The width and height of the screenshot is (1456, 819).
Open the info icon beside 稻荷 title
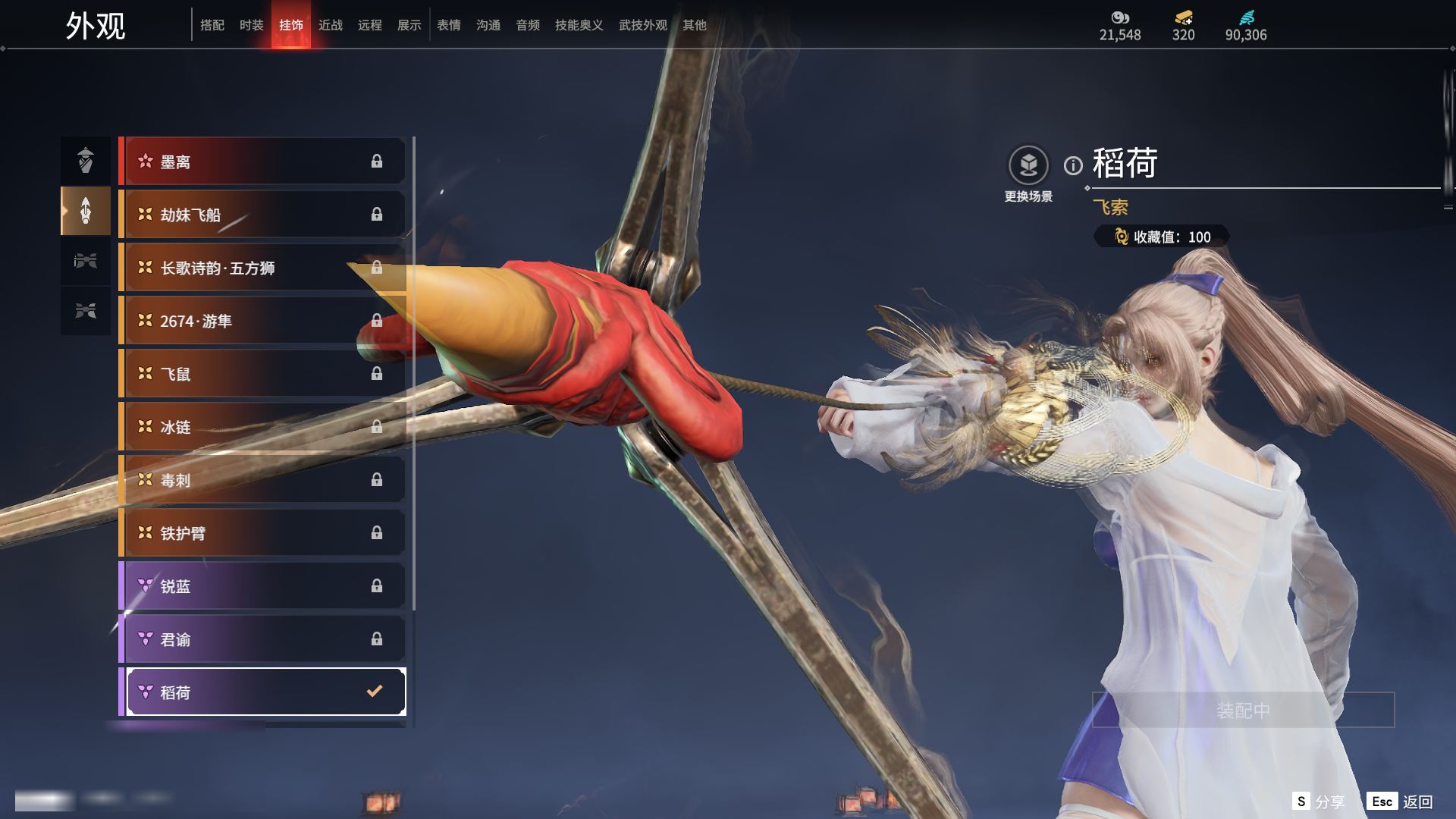point(1073,165)
